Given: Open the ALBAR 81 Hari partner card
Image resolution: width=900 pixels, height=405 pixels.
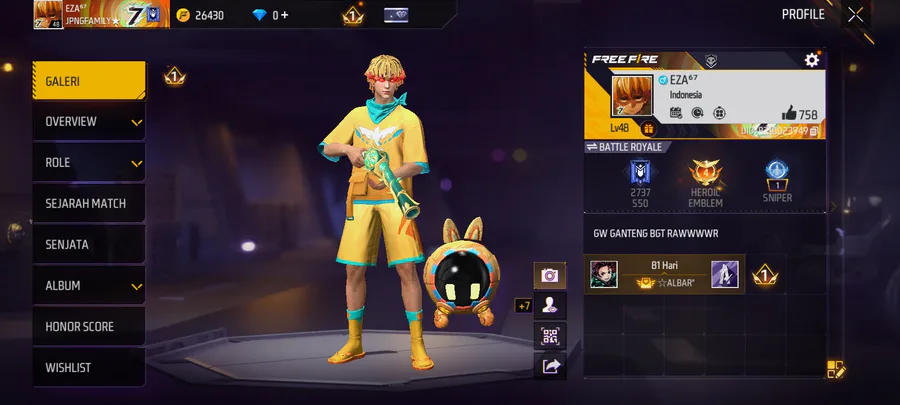Looking at the screenshot, I should coord(664,274).
